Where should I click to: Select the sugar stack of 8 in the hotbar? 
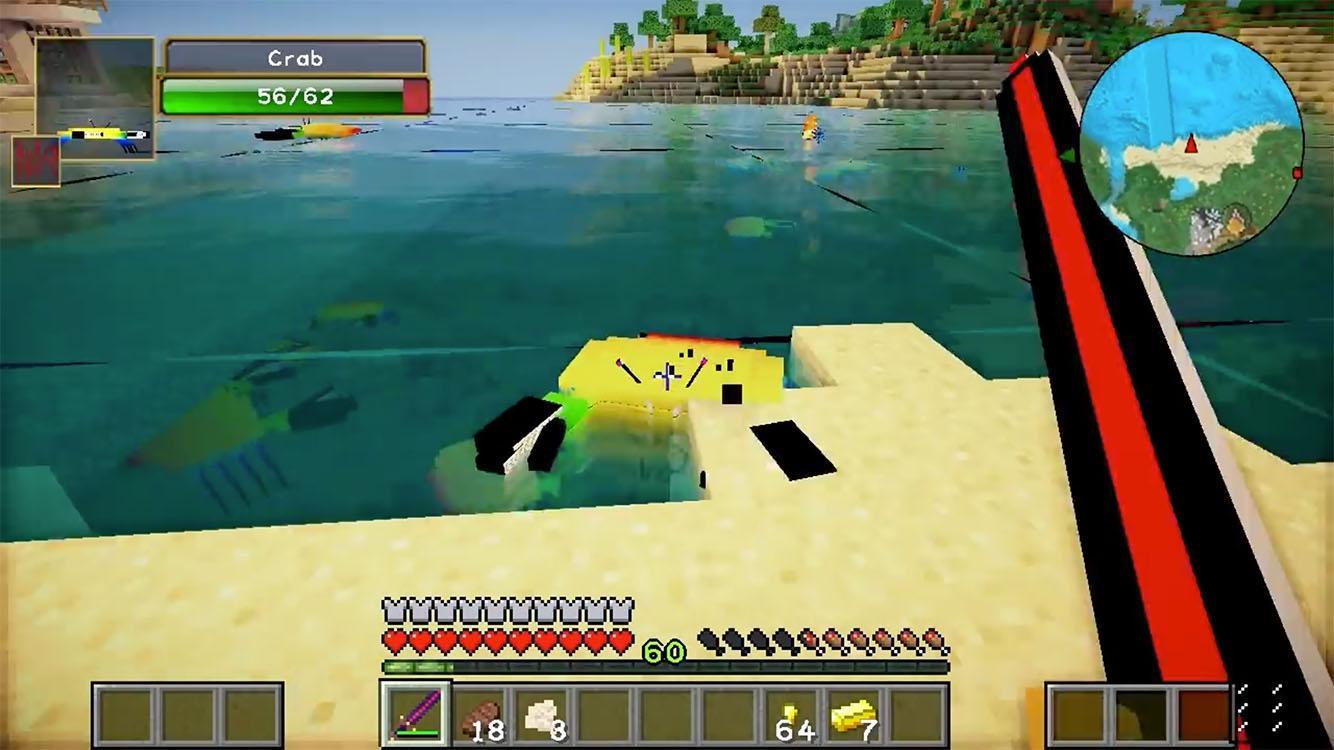(543, 715)
